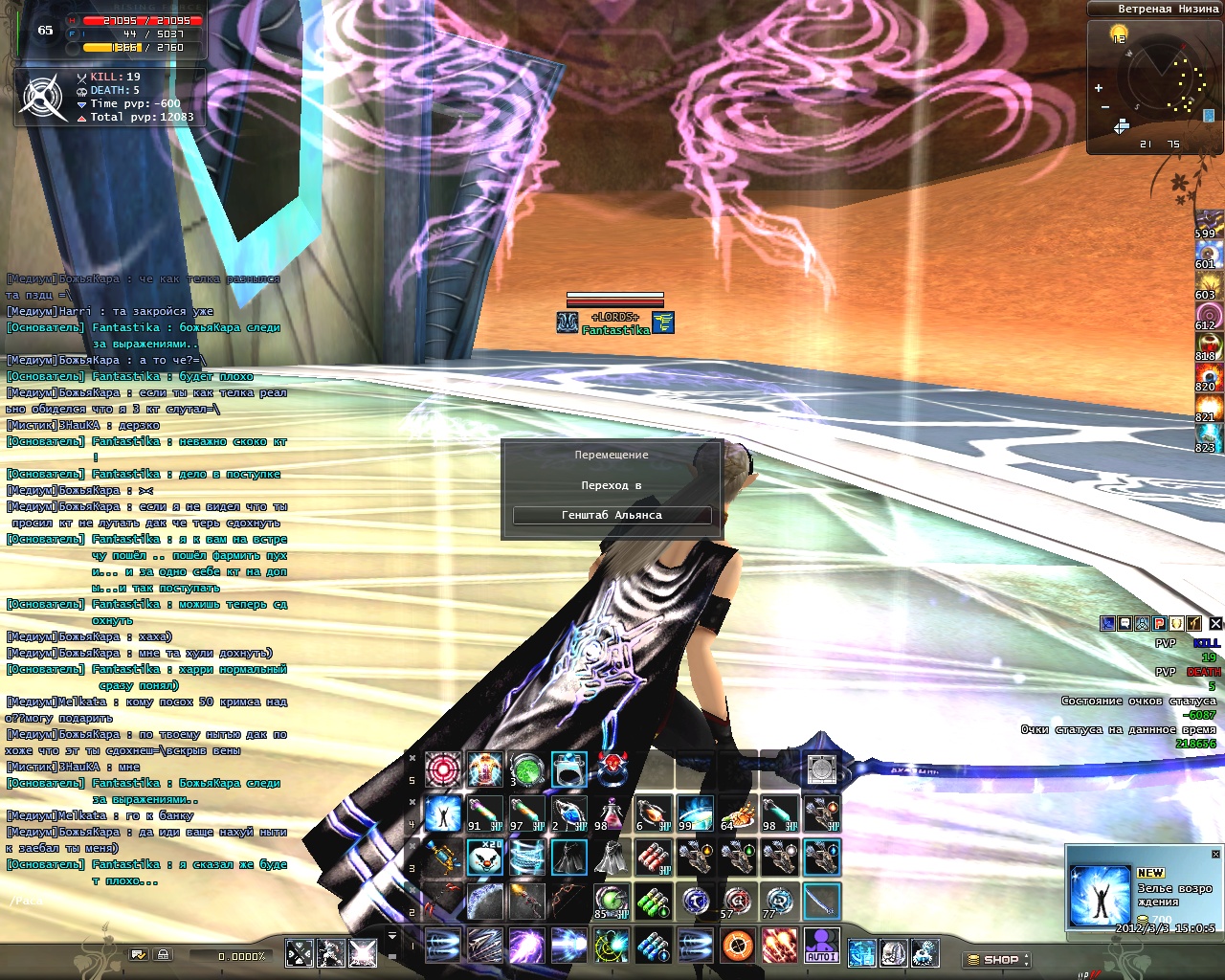The image size is (1225, 980).
Task: Confirm travel to Генштаб Альянса
Action: [x=612, y=515]
